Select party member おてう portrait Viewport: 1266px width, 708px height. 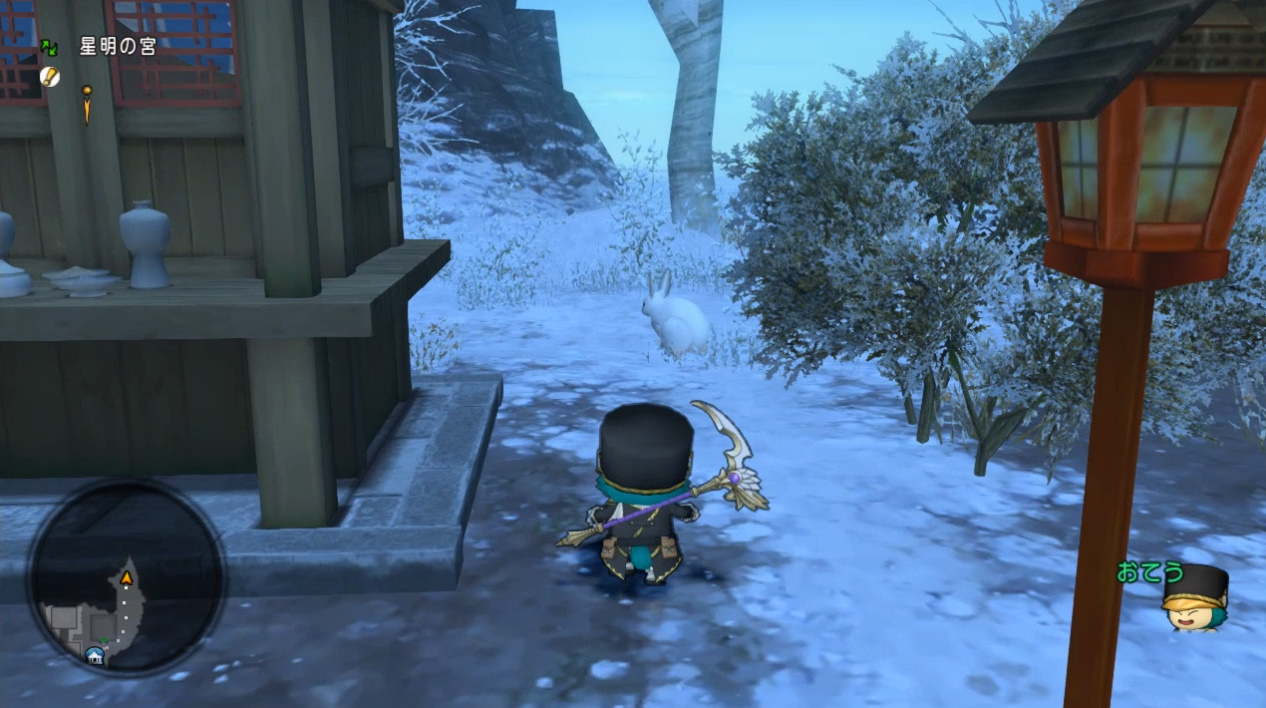(1194, 598)
